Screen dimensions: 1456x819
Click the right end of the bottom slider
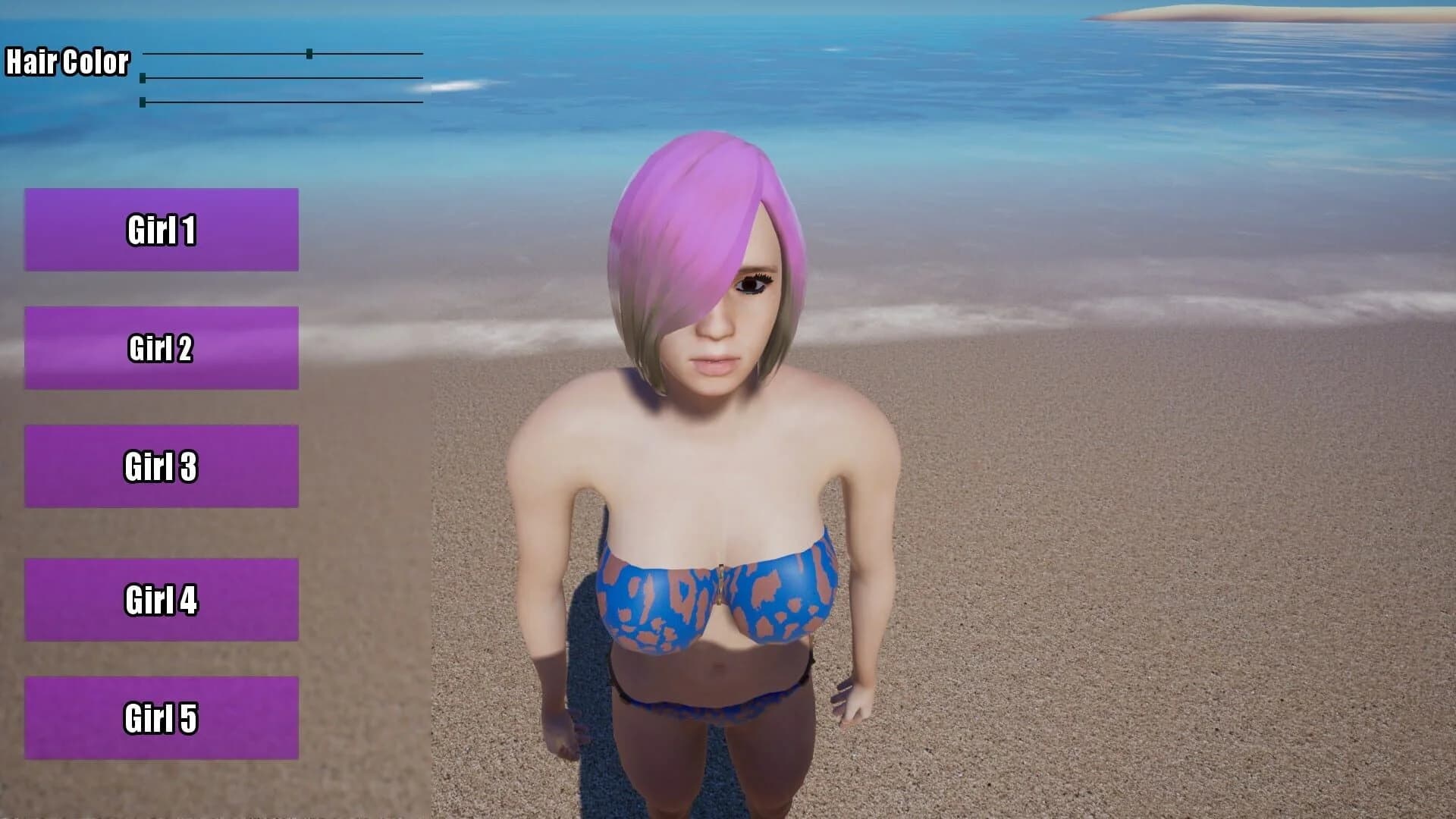click(421, 101)
